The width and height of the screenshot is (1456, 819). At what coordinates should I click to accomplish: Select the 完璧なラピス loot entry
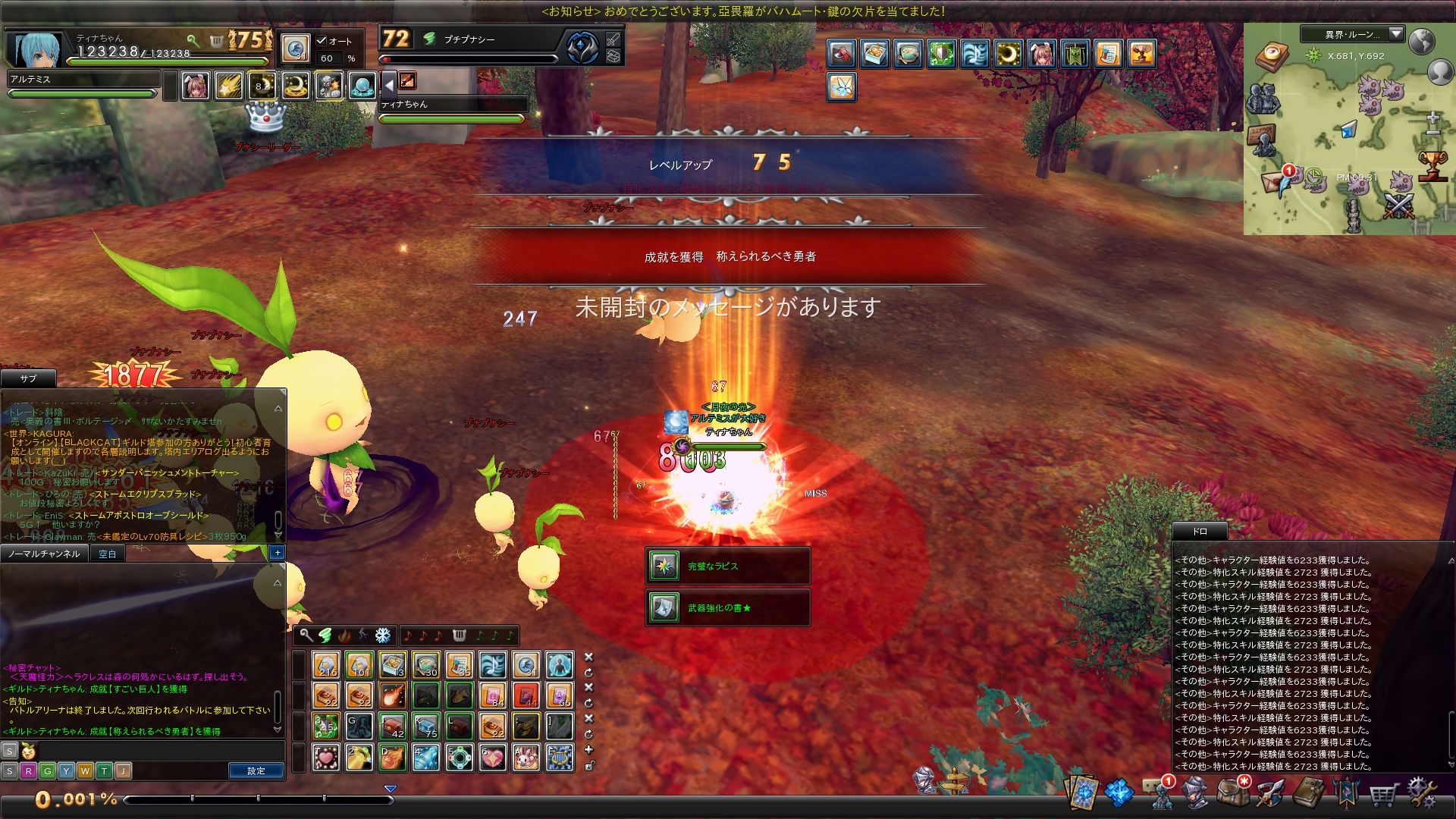coord(728,566)
